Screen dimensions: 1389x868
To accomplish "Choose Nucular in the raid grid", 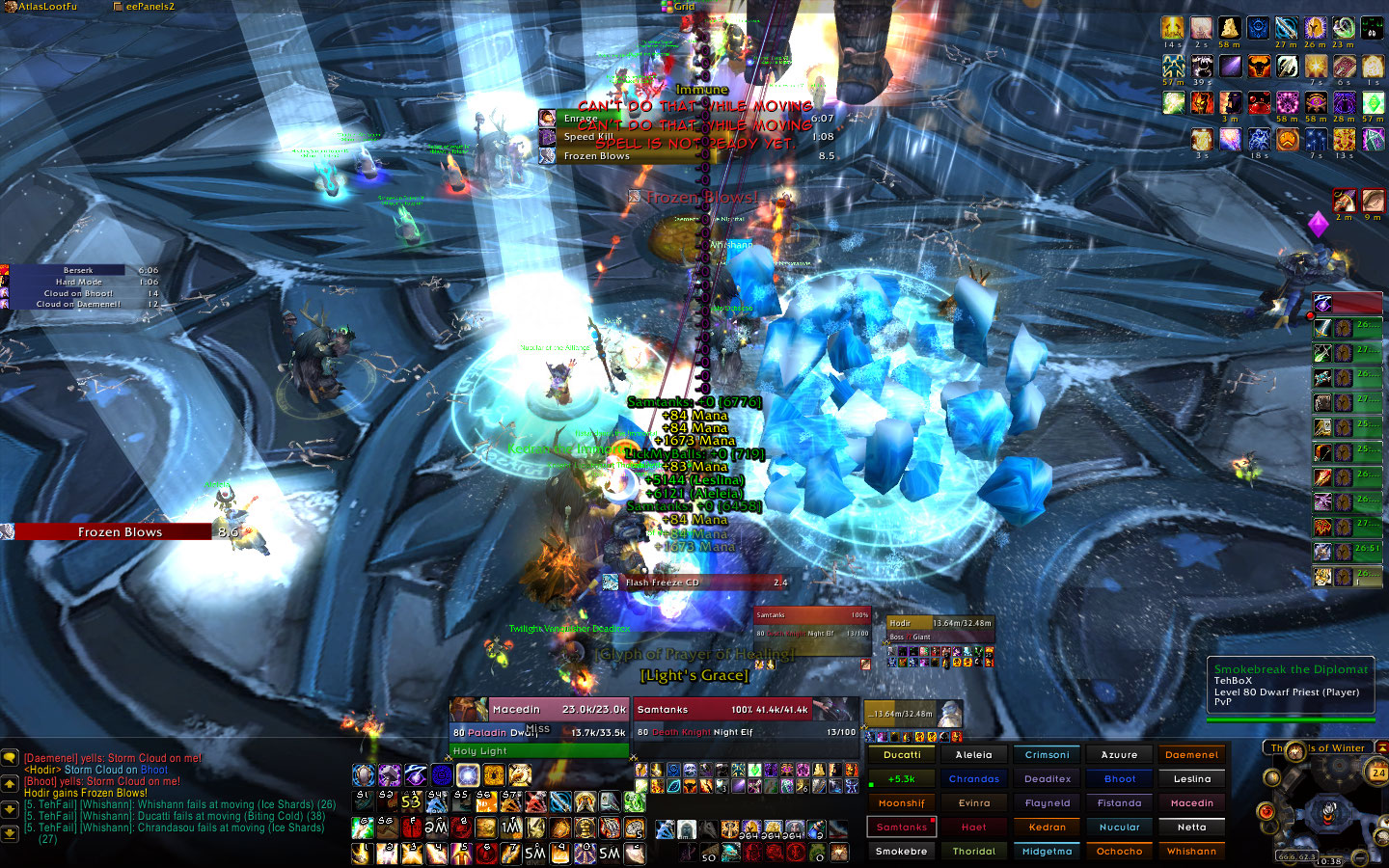I will point(1119,827).
